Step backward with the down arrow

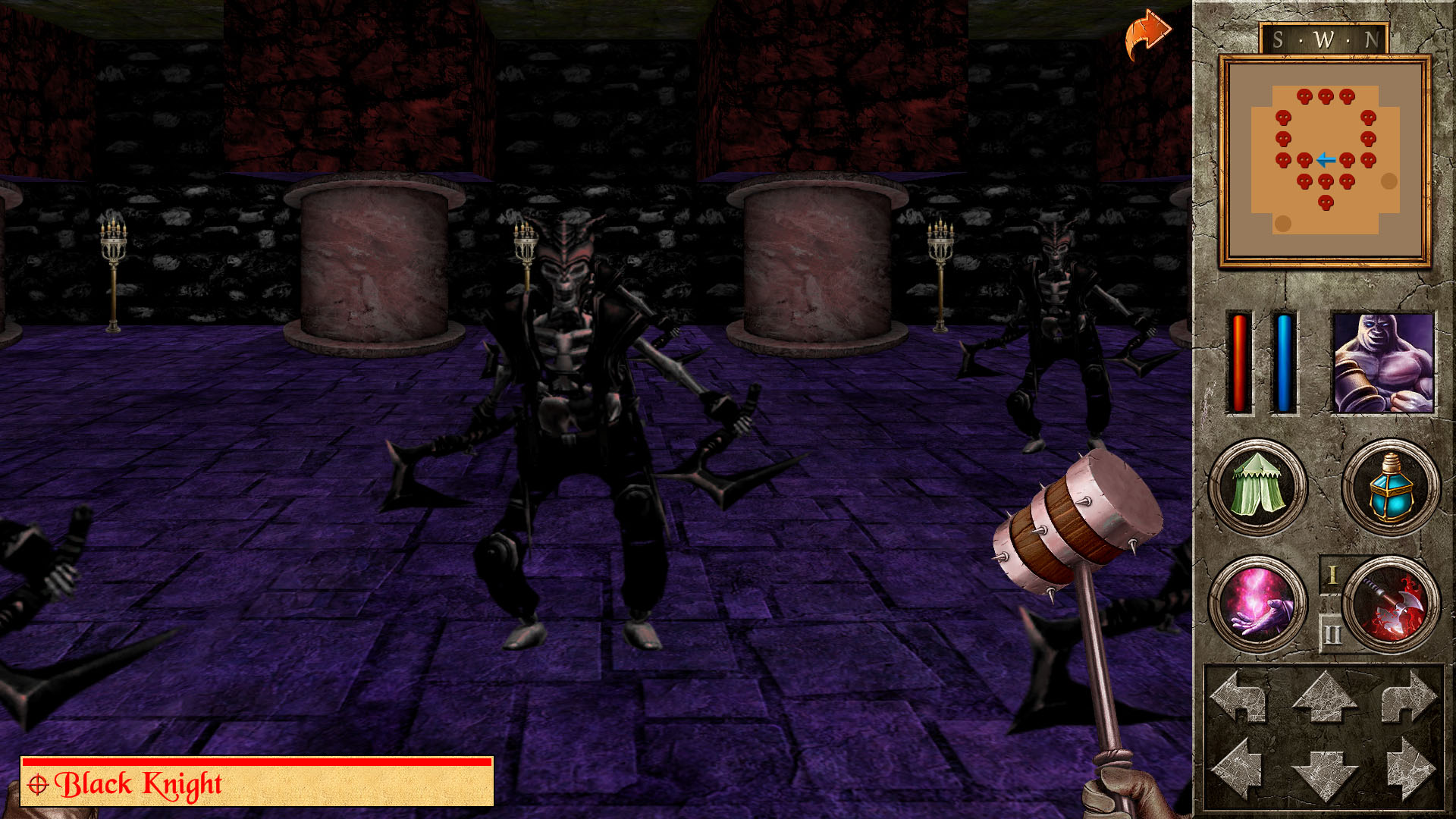point(1324,773)
